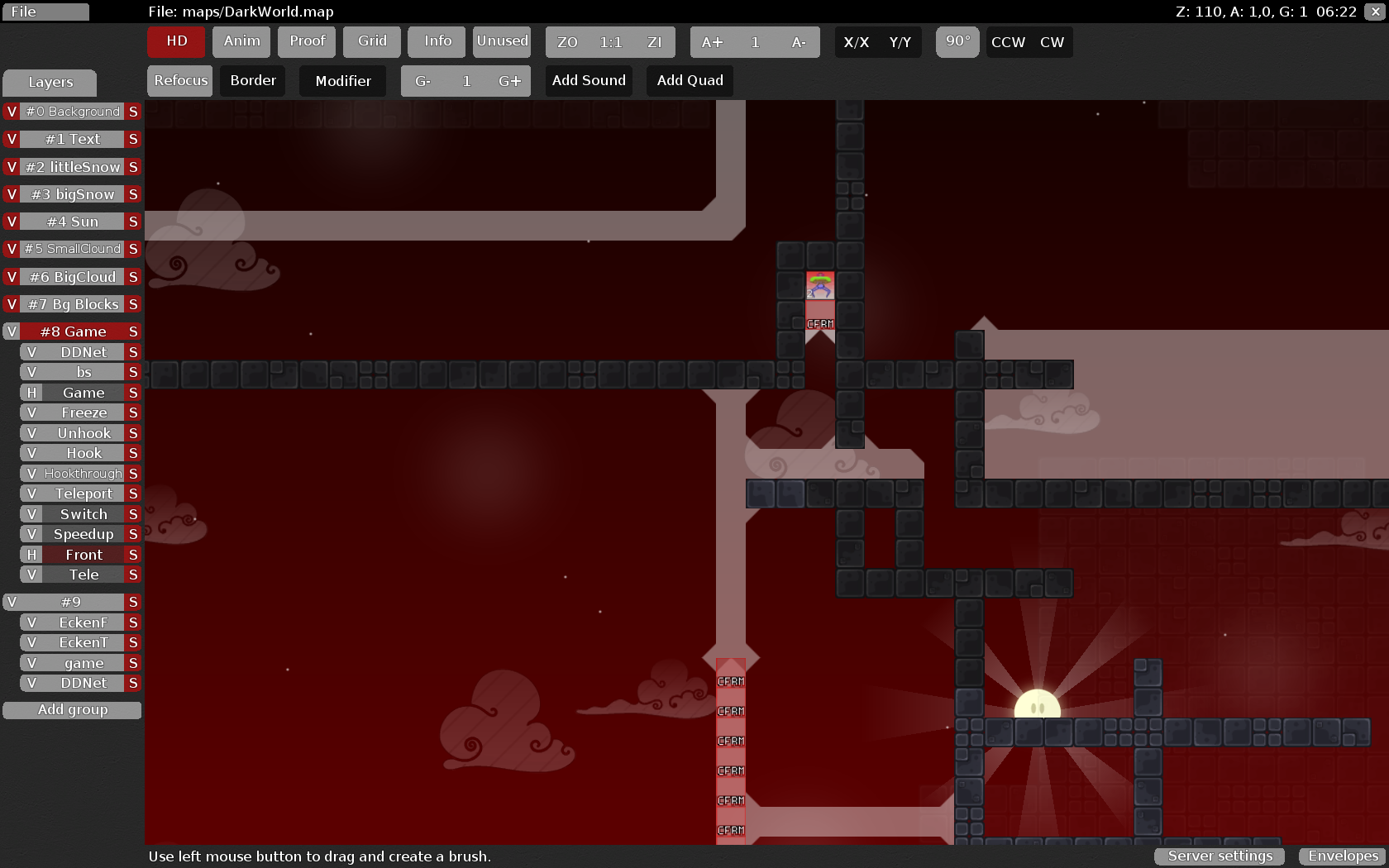This screenshot has height=868, width=1389.
Task: Open the Modifier option
Action: point(342,81)
